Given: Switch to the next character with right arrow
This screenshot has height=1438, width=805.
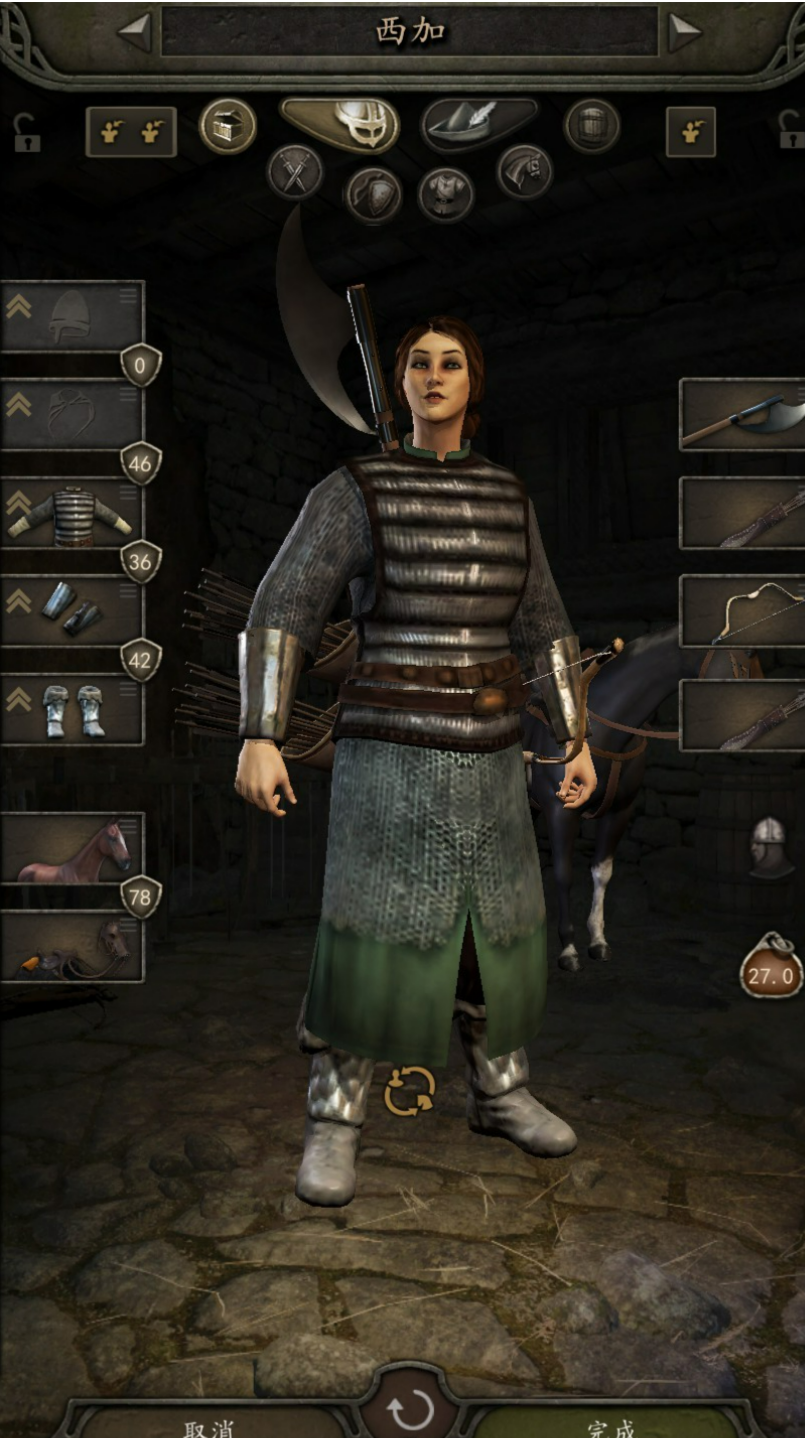Looking at the screenshot, I should point(684,32).
